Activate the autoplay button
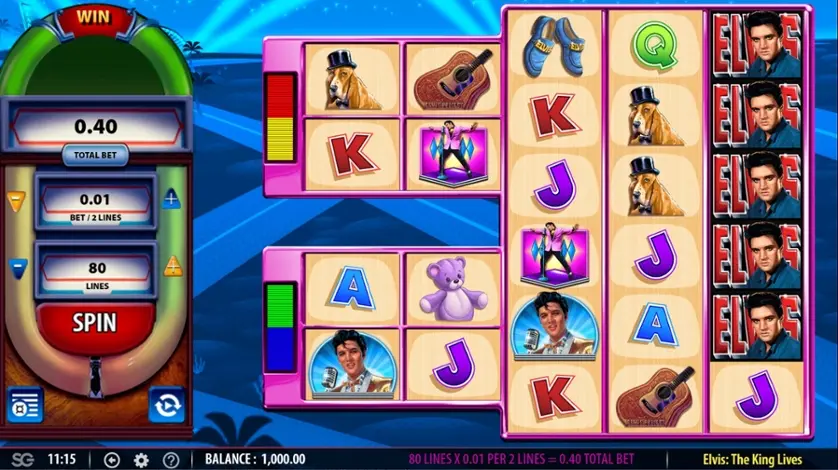The width and height of the screenshot is (838, 470). coord(165,404)
